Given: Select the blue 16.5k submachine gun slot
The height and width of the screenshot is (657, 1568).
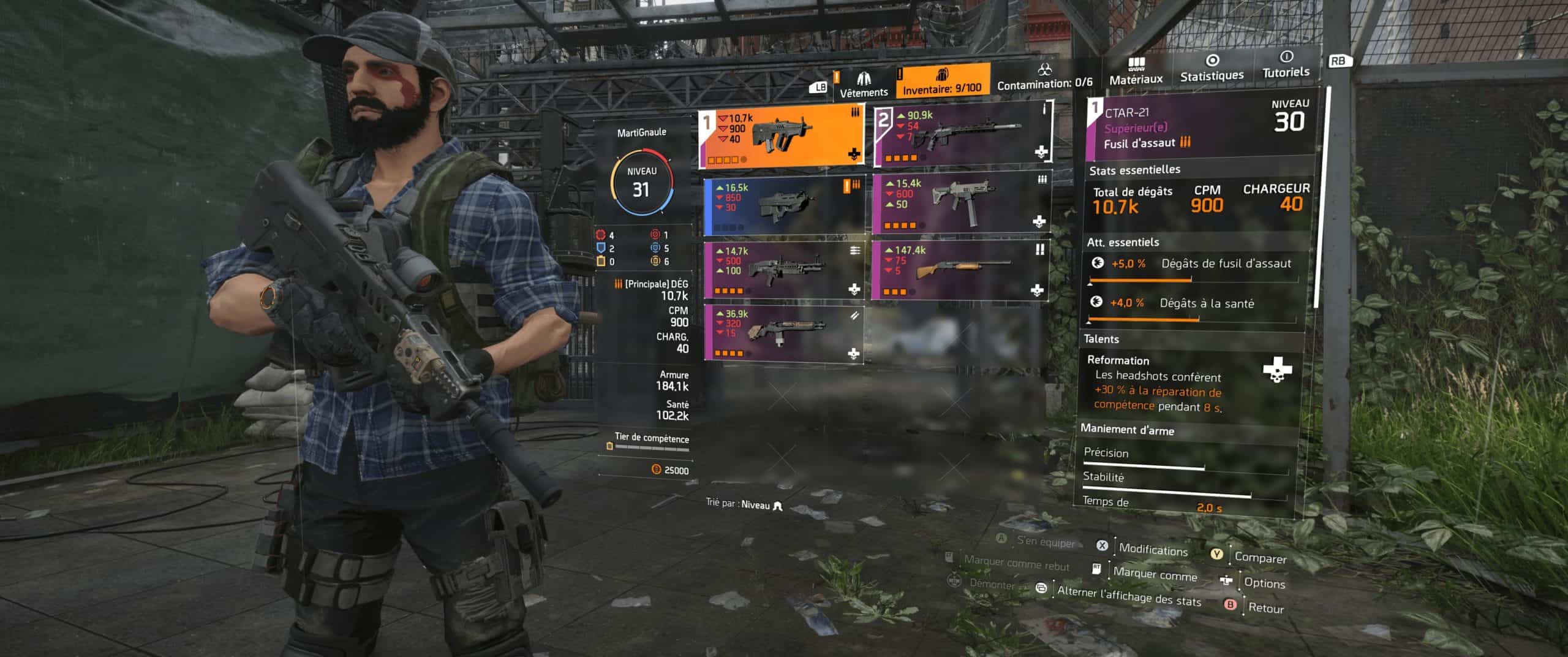Looking at the screenshot, I should pyautogui.click(x=784, y=206).
